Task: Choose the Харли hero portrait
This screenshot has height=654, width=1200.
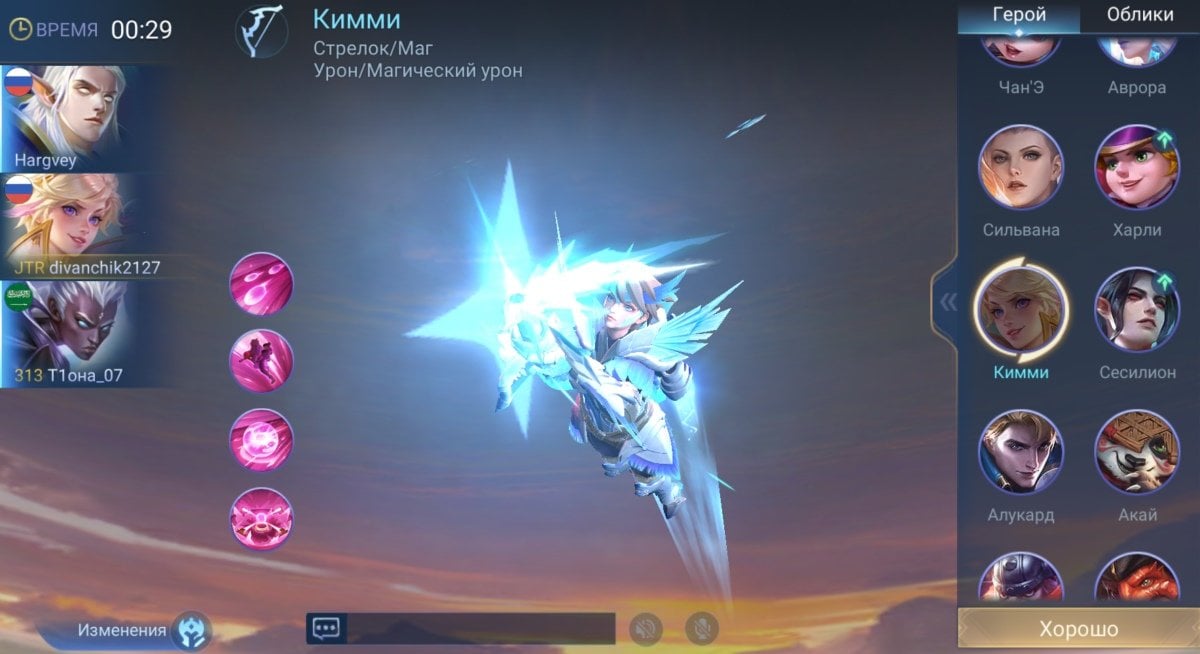Action: point(1137,167)
